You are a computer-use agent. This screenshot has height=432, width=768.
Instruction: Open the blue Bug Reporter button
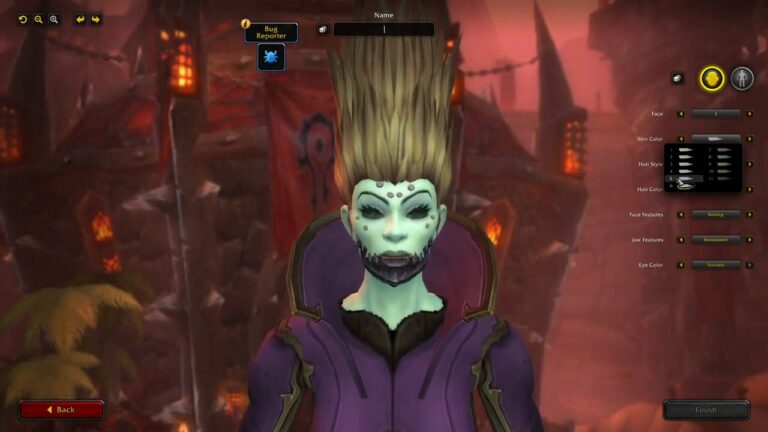coord(271,58)
